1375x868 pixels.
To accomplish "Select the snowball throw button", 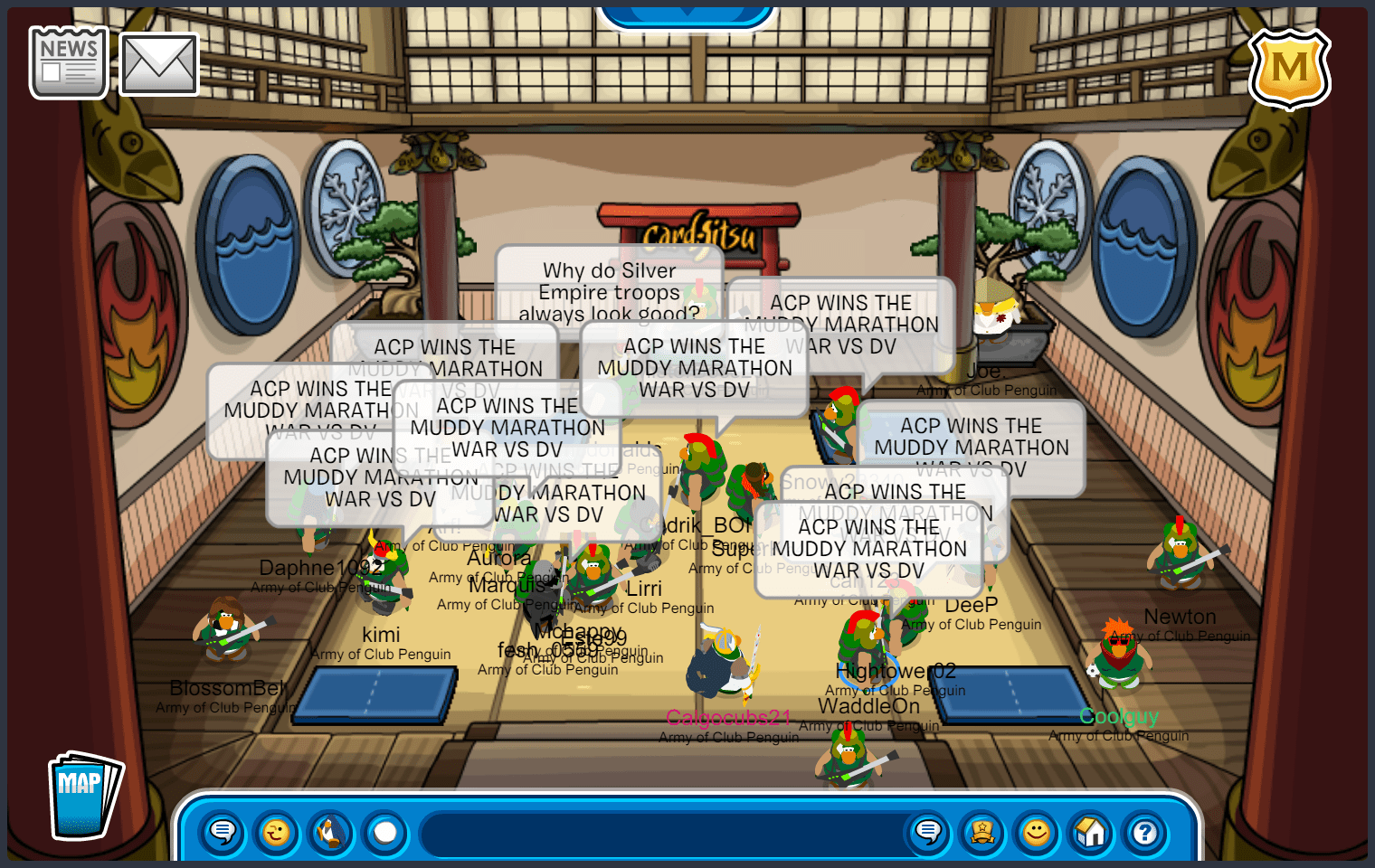I will tap(385, 832).
